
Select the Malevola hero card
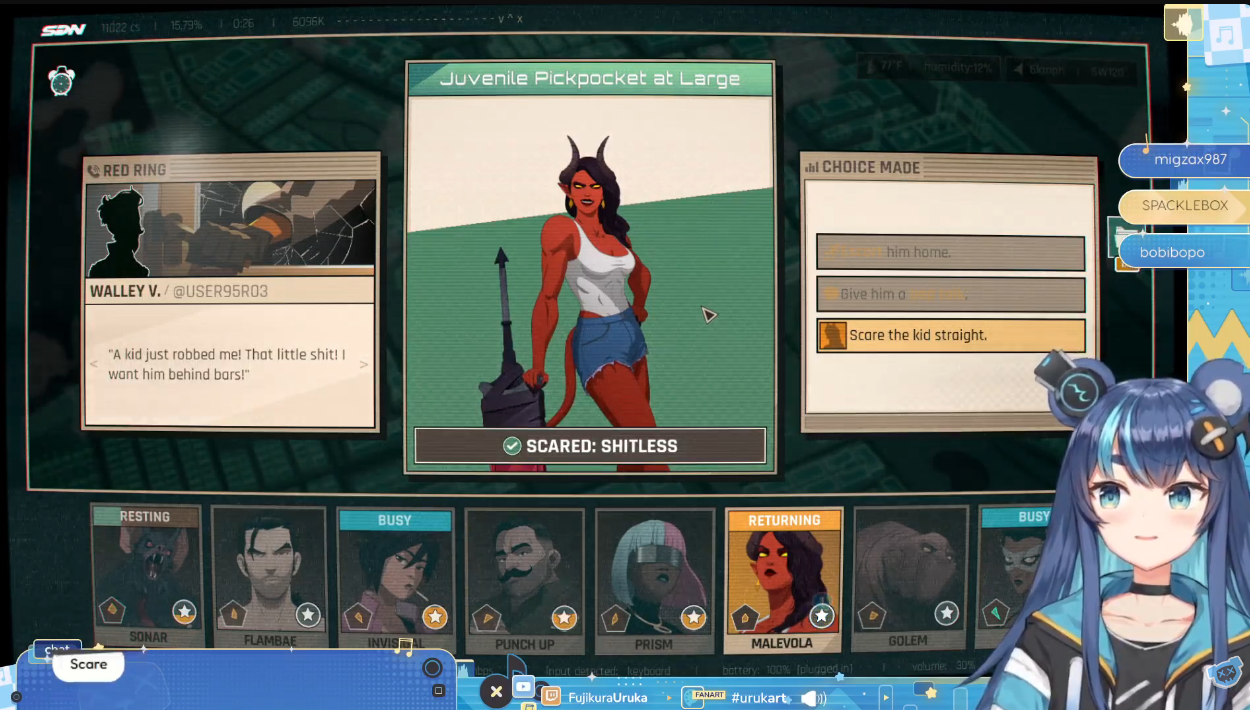(783, 580)
